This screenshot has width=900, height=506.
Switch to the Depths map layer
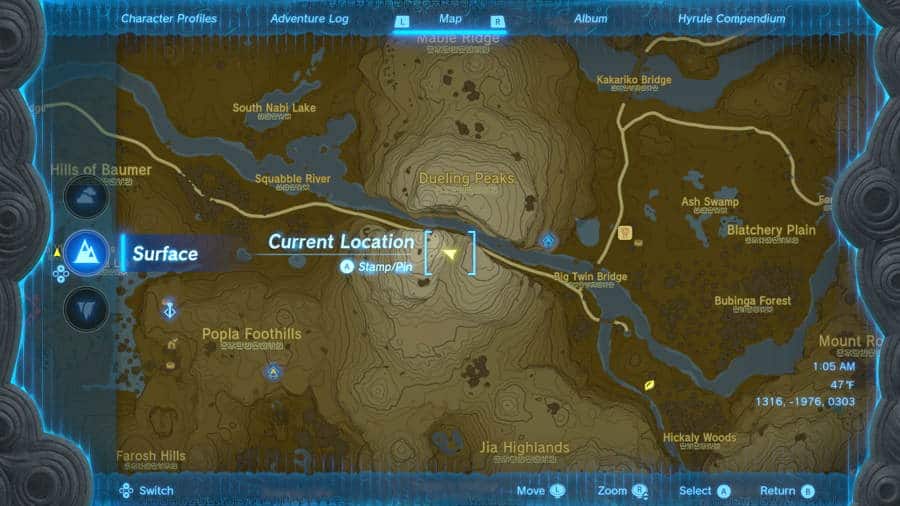click(86, 309)
